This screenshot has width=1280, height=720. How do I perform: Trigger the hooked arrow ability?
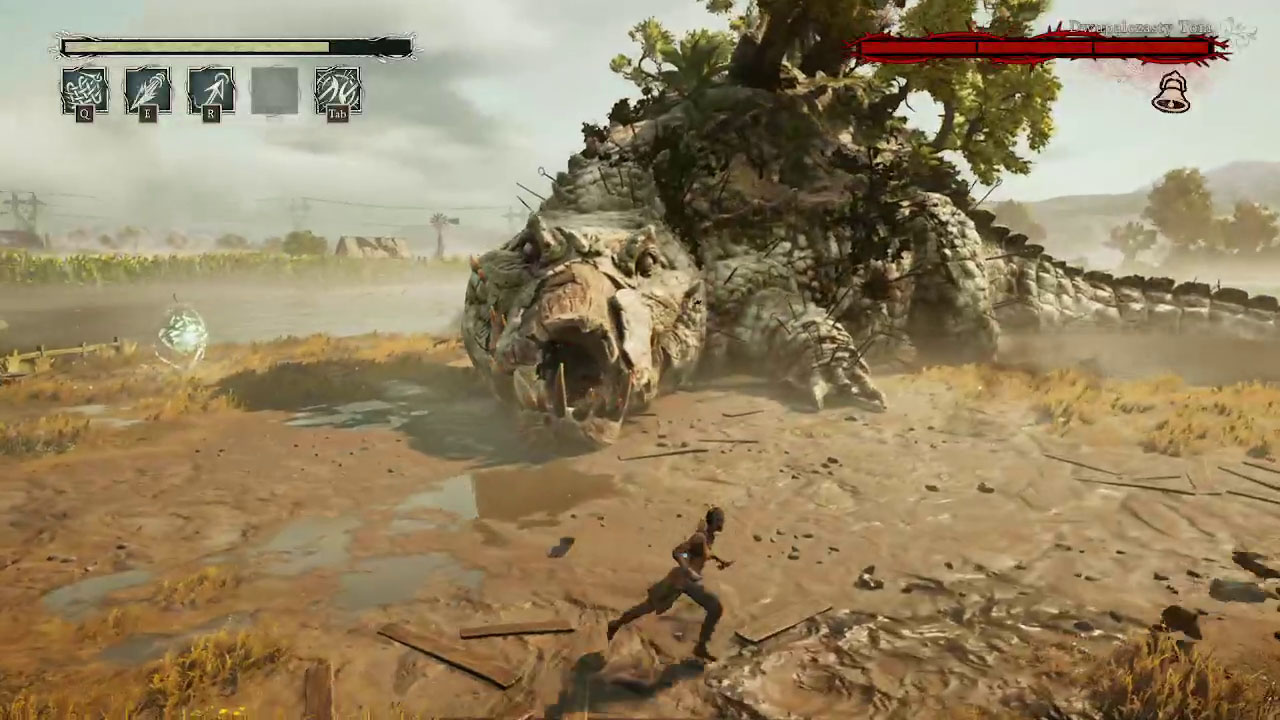(x=211, y=90)
